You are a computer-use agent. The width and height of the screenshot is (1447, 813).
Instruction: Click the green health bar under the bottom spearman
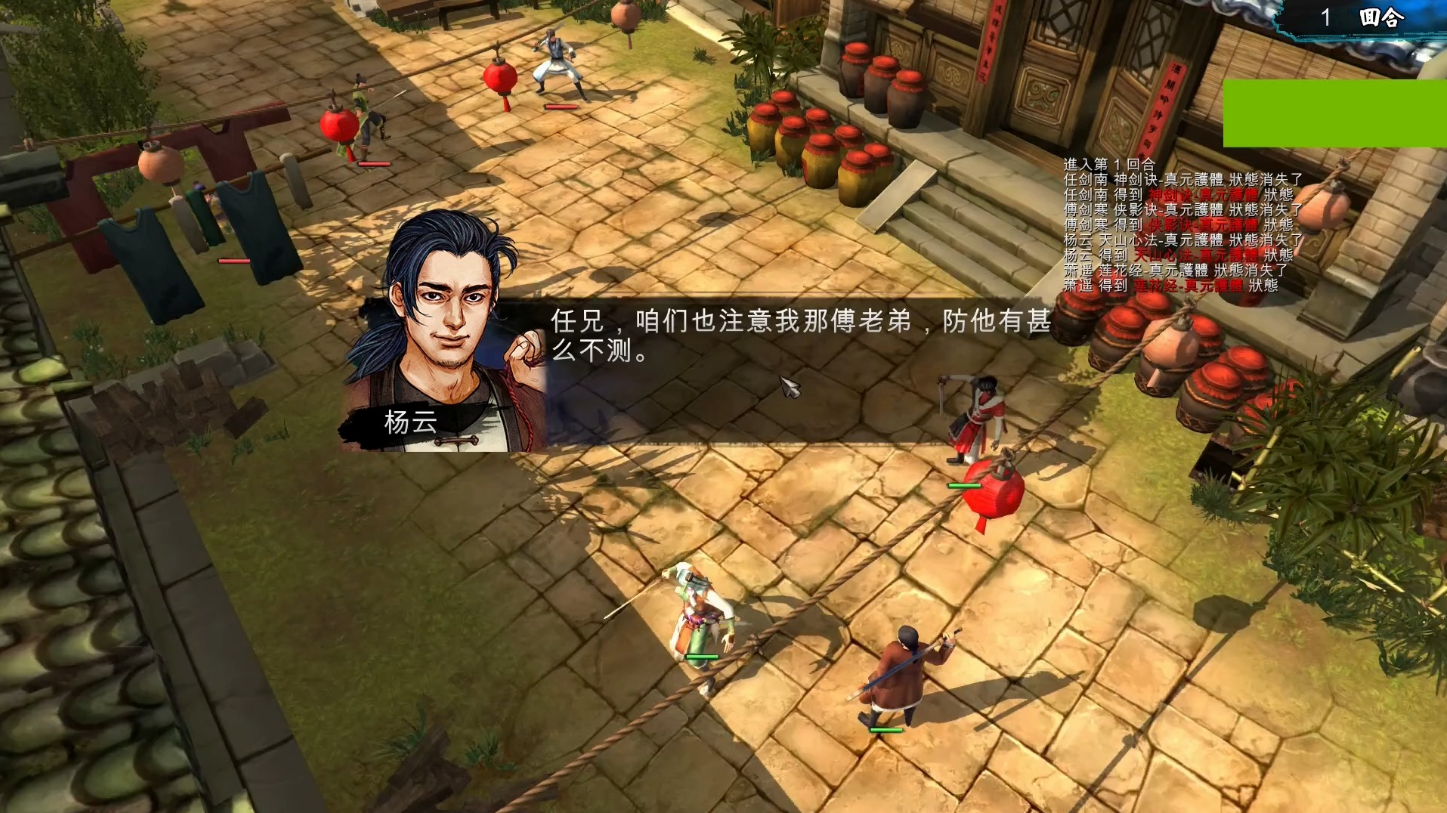885,730
